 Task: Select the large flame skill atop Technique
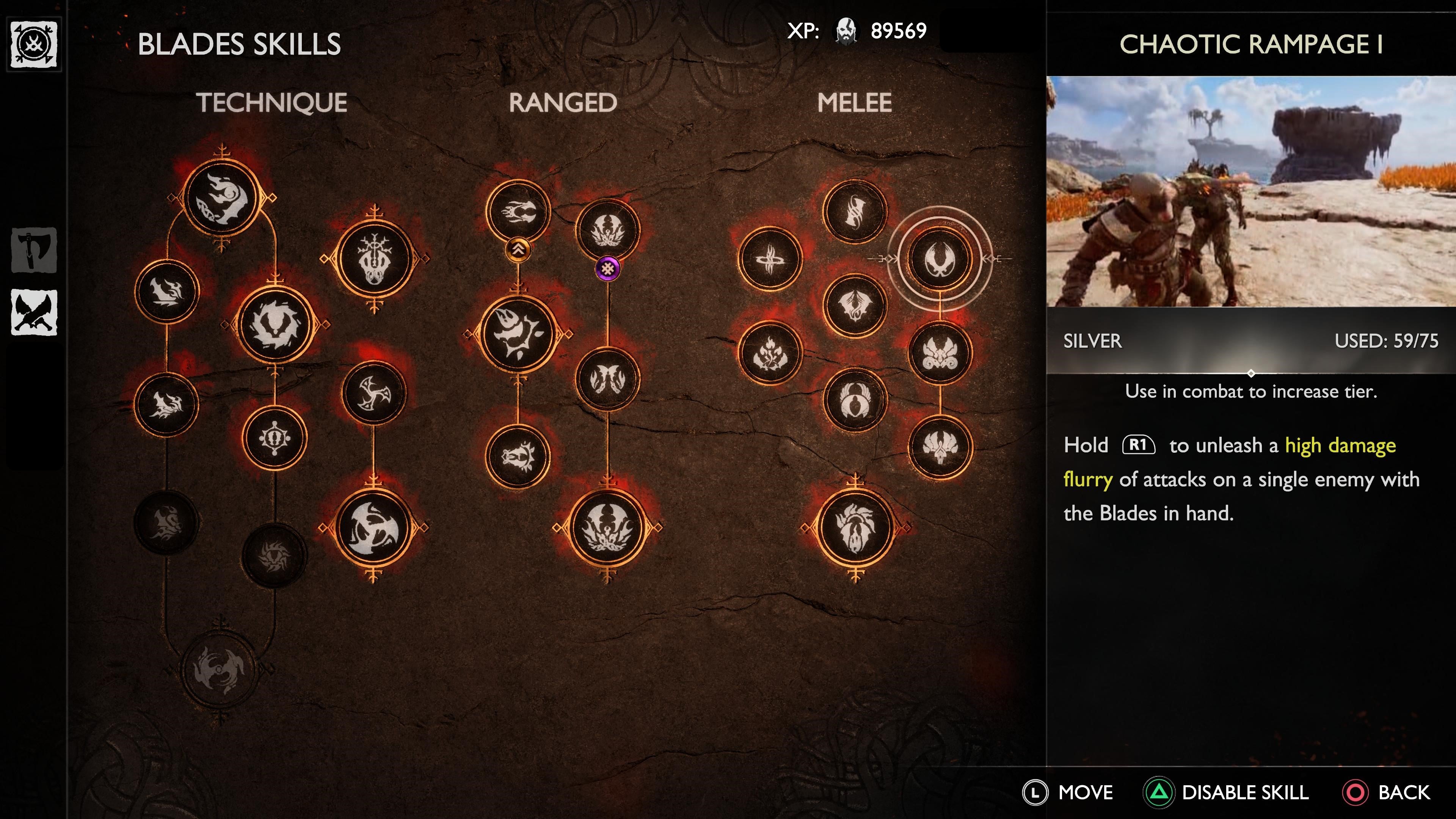[221, 197]
